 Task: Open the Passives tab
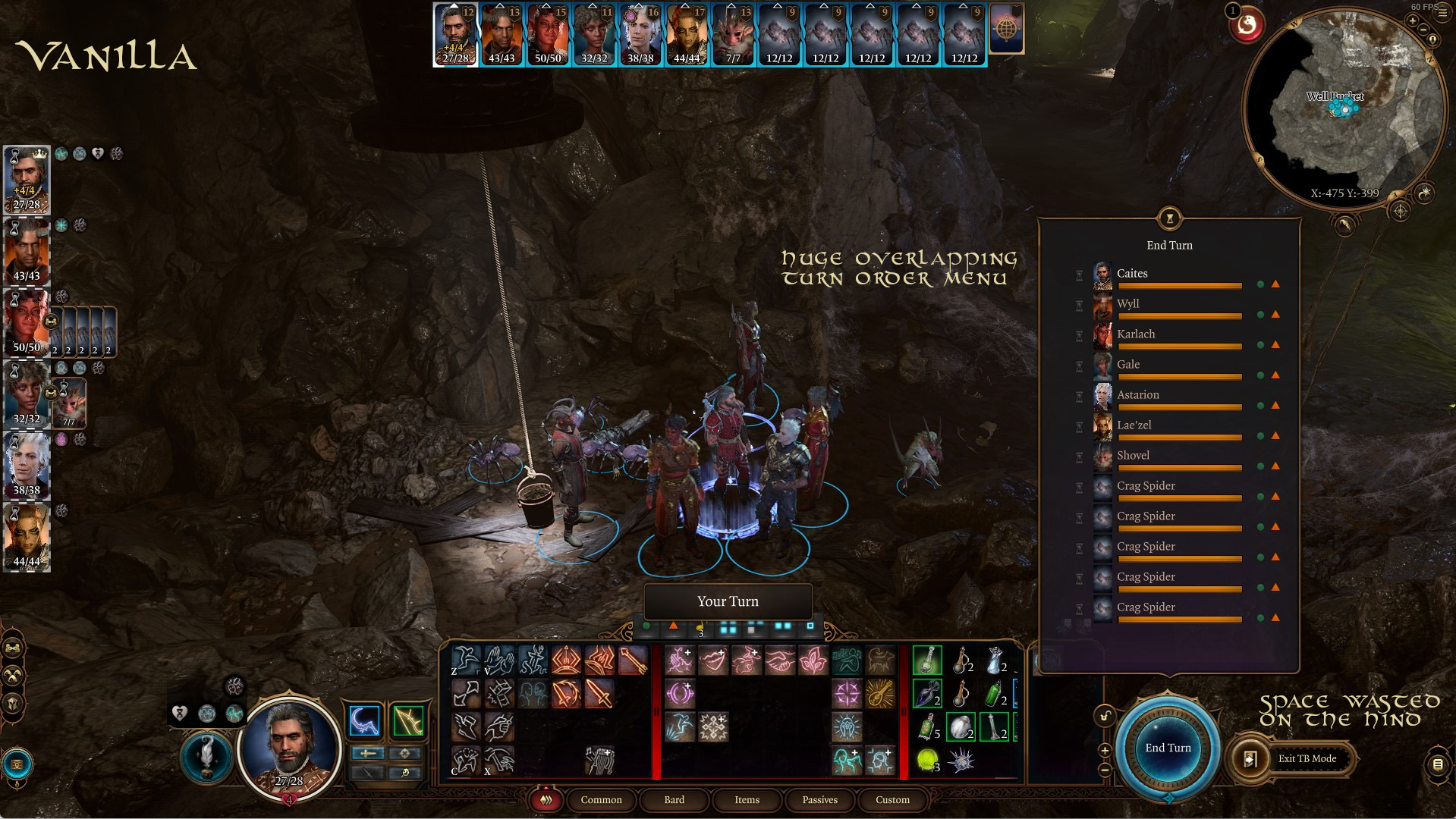(x=819, y=800)
